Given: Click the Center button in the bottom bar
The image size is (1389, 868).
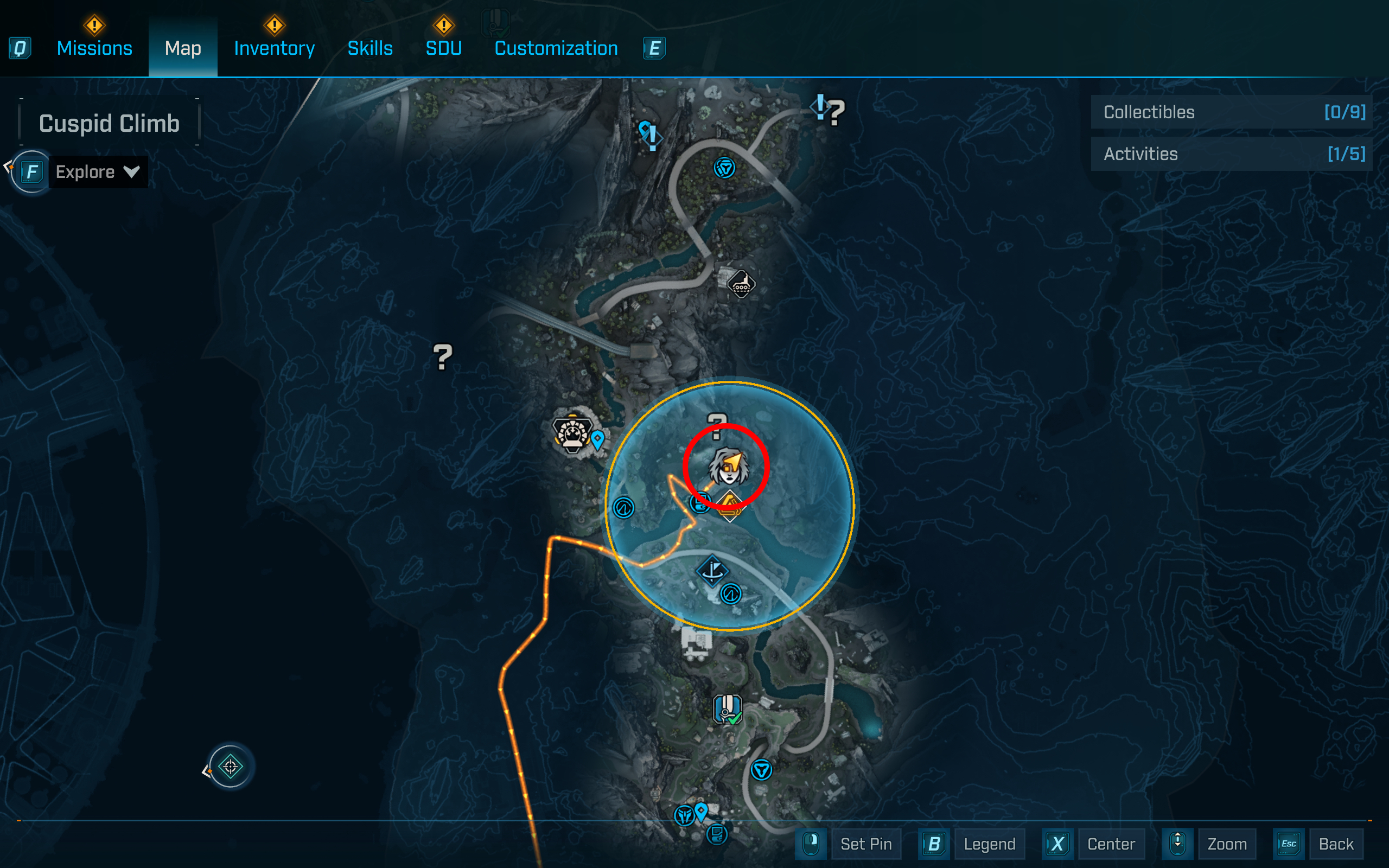Looking at the screenshot, I should pos(1112,844).
